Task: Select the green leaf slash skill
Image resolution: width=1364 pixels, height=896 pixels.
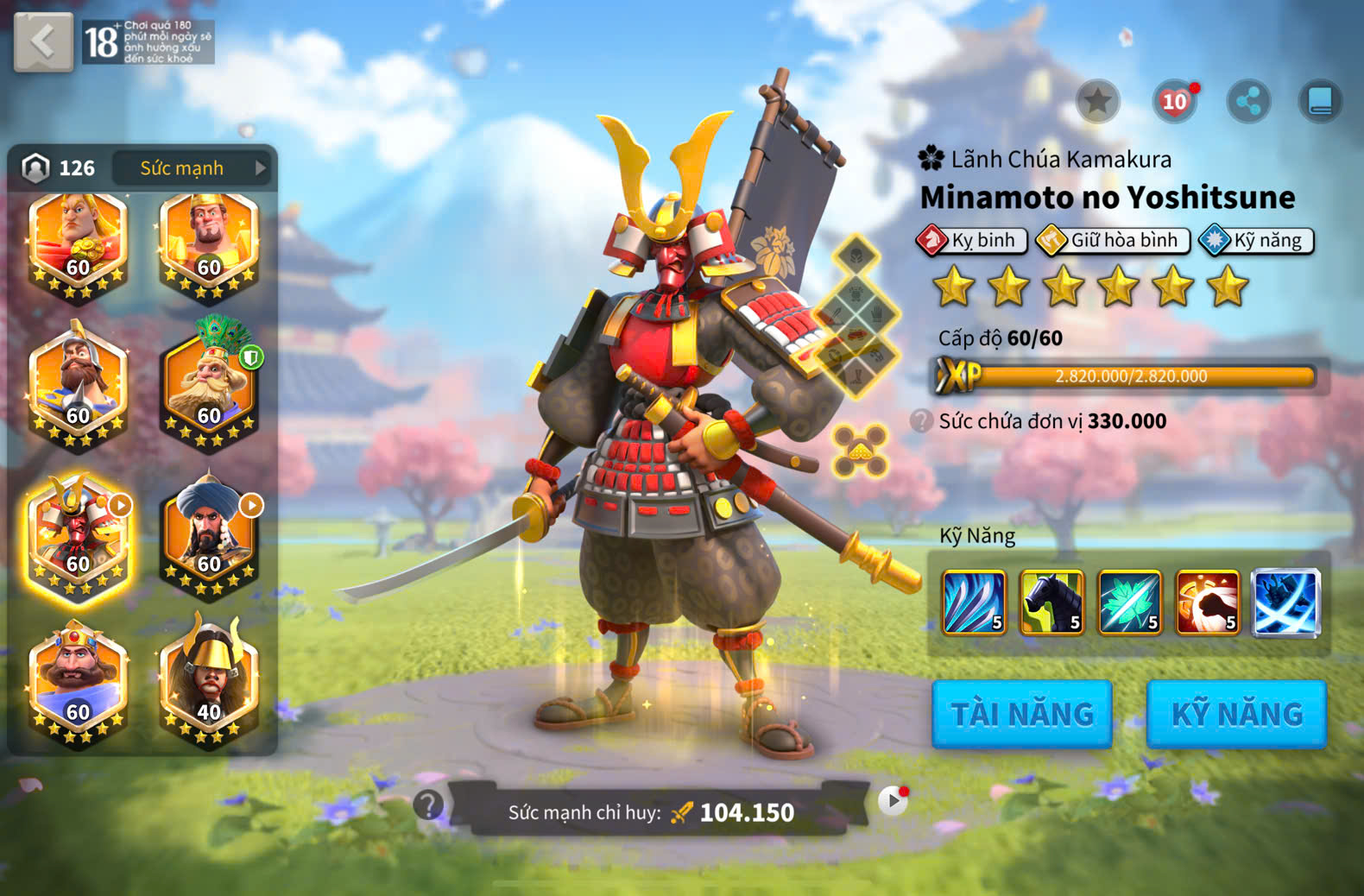Action: [x=1129, y=602]
